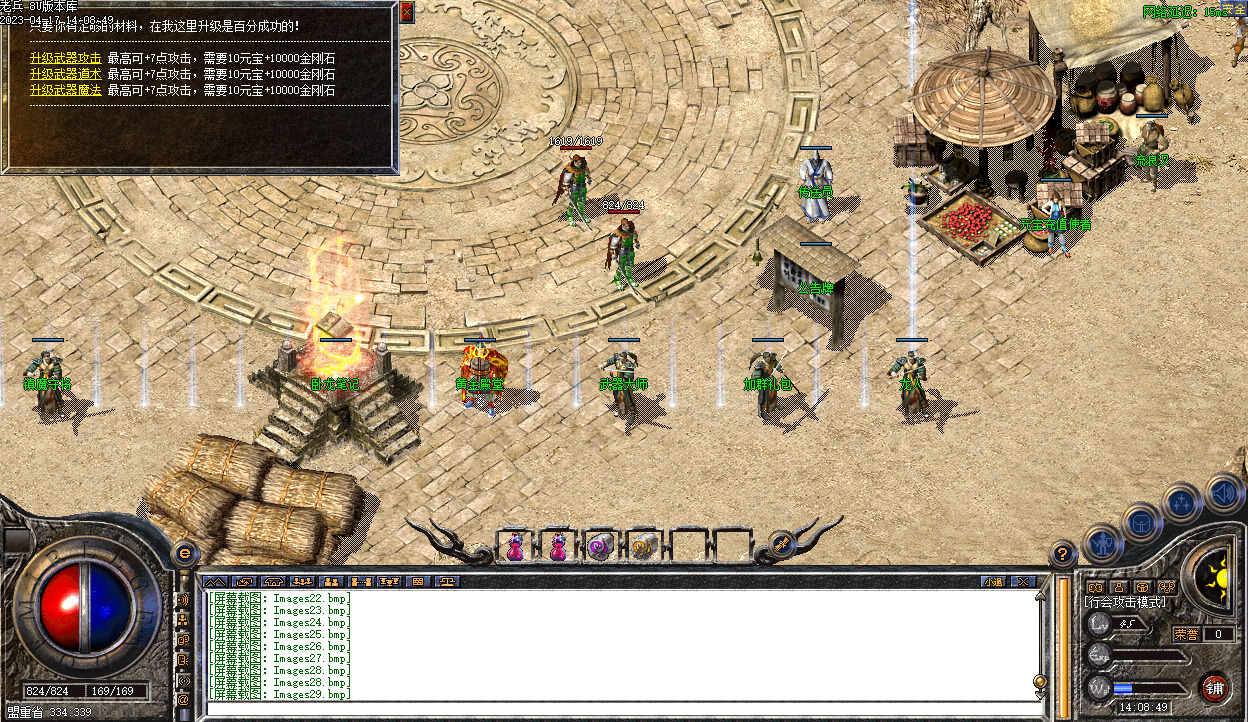Choose the 升级武器攻击 dialogue link

click(65, 57)
